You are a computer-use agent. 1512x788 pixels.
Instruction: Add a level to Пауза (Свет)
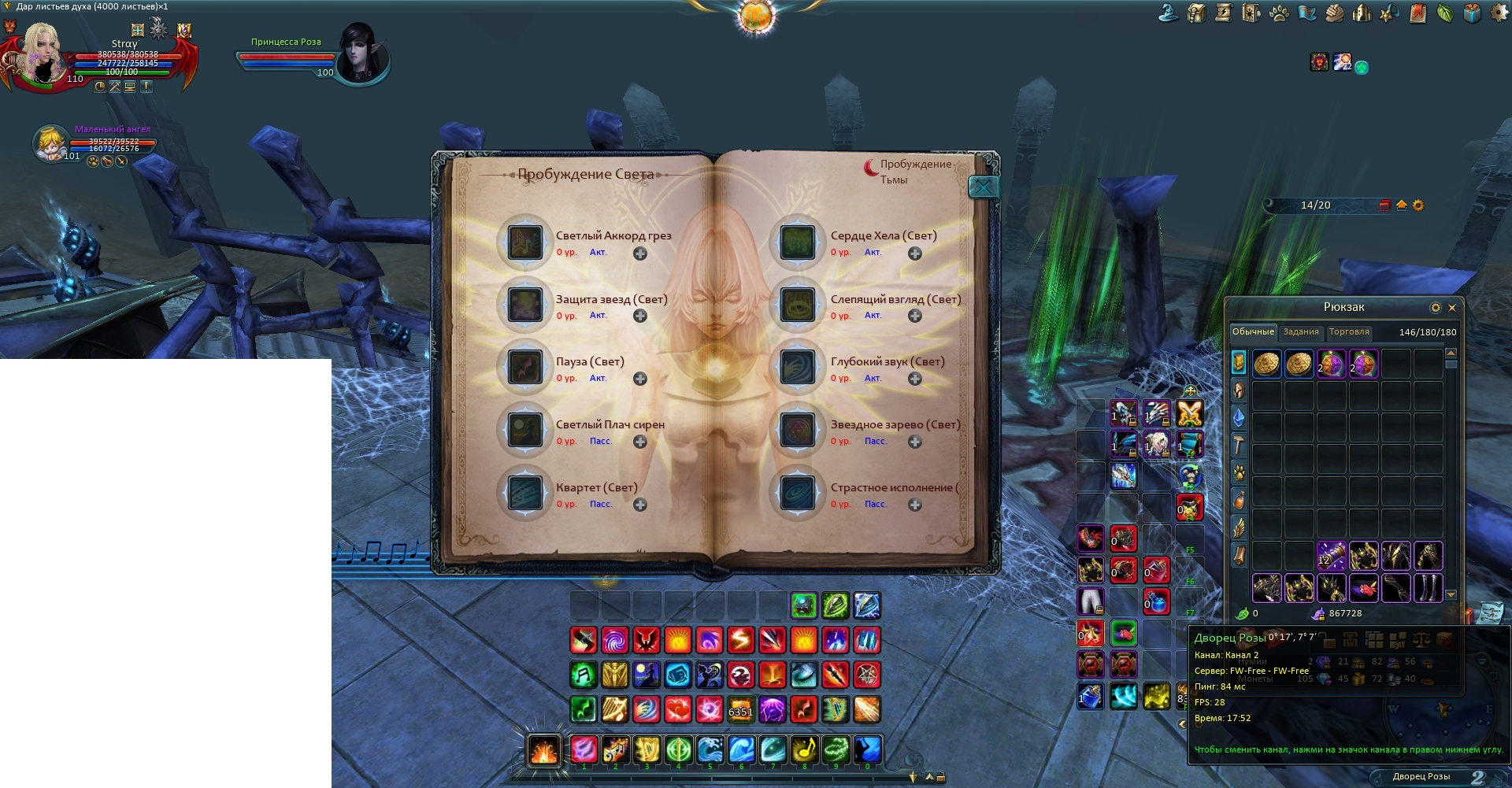(640, 379)
